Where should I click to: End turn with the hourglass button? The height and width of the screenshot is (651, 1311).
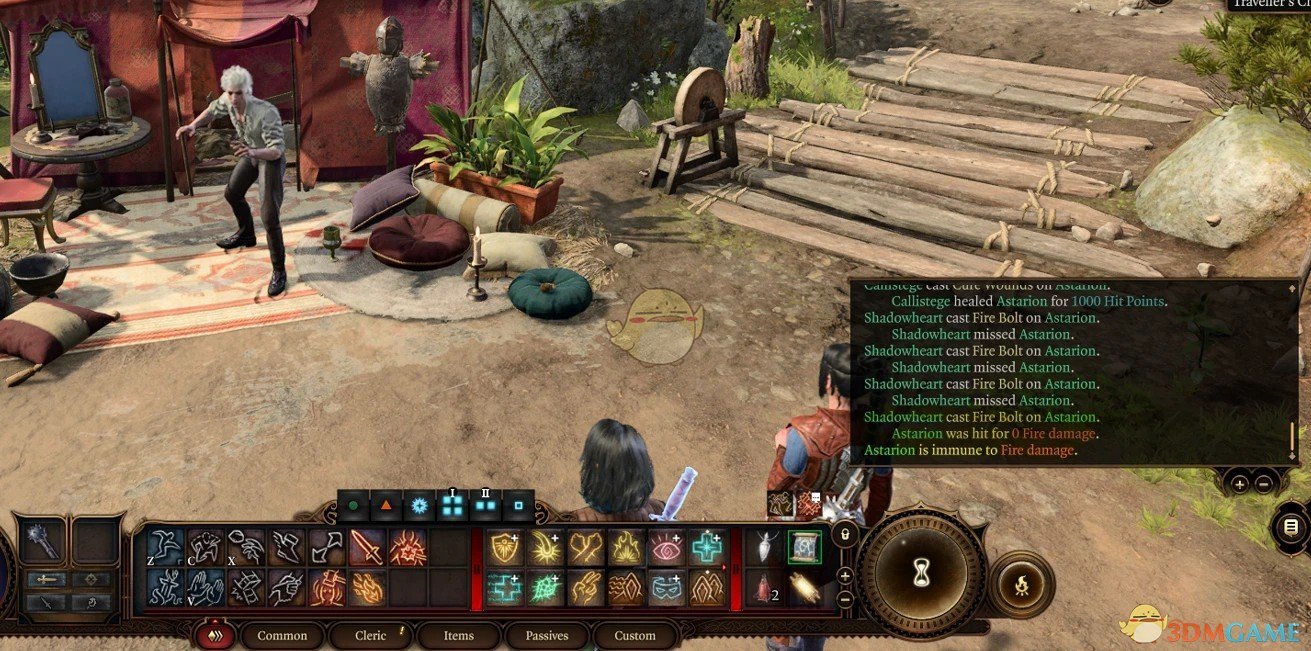[919, 570]
